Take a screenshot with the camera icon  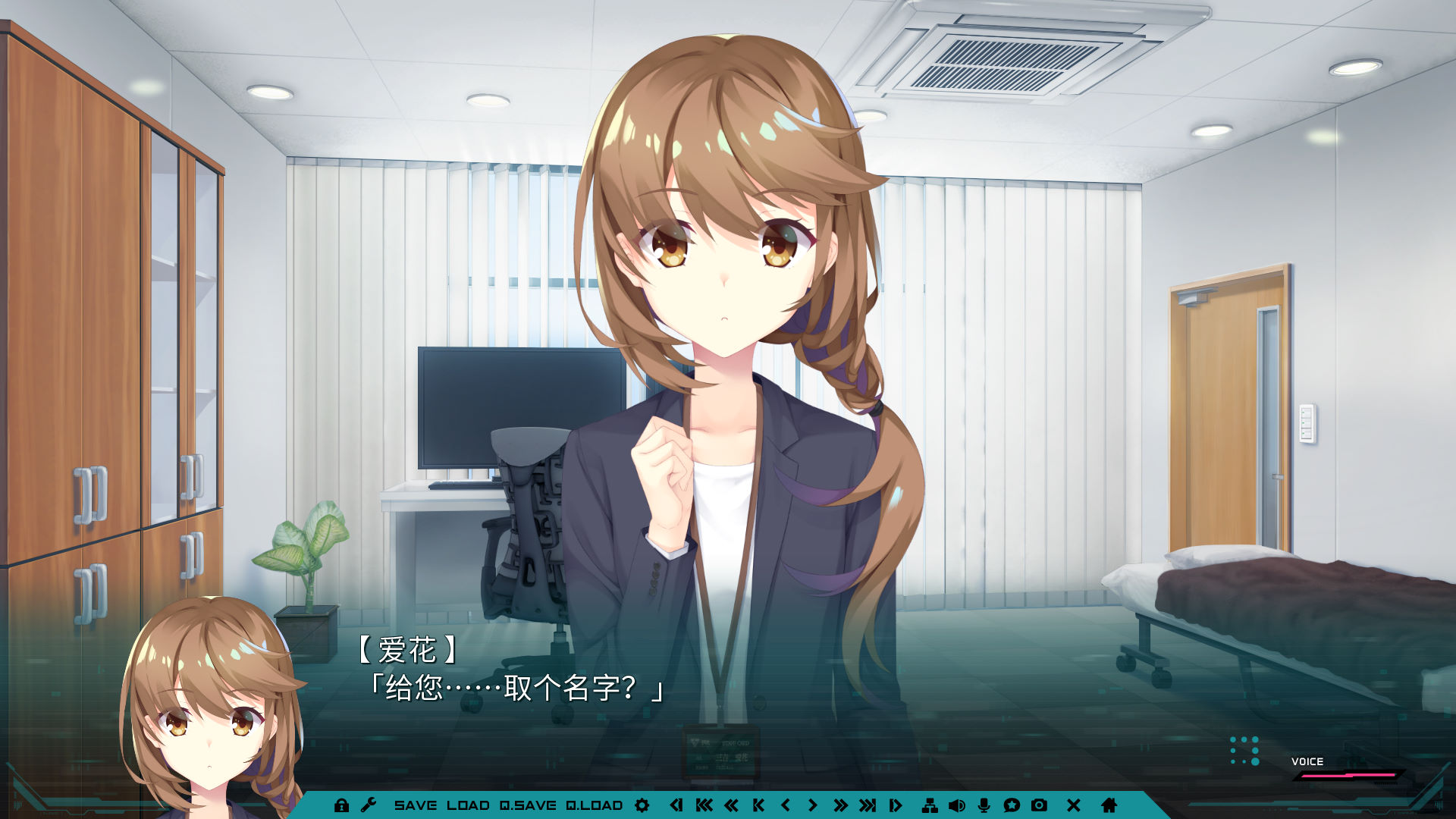(x=1039, y=805)
